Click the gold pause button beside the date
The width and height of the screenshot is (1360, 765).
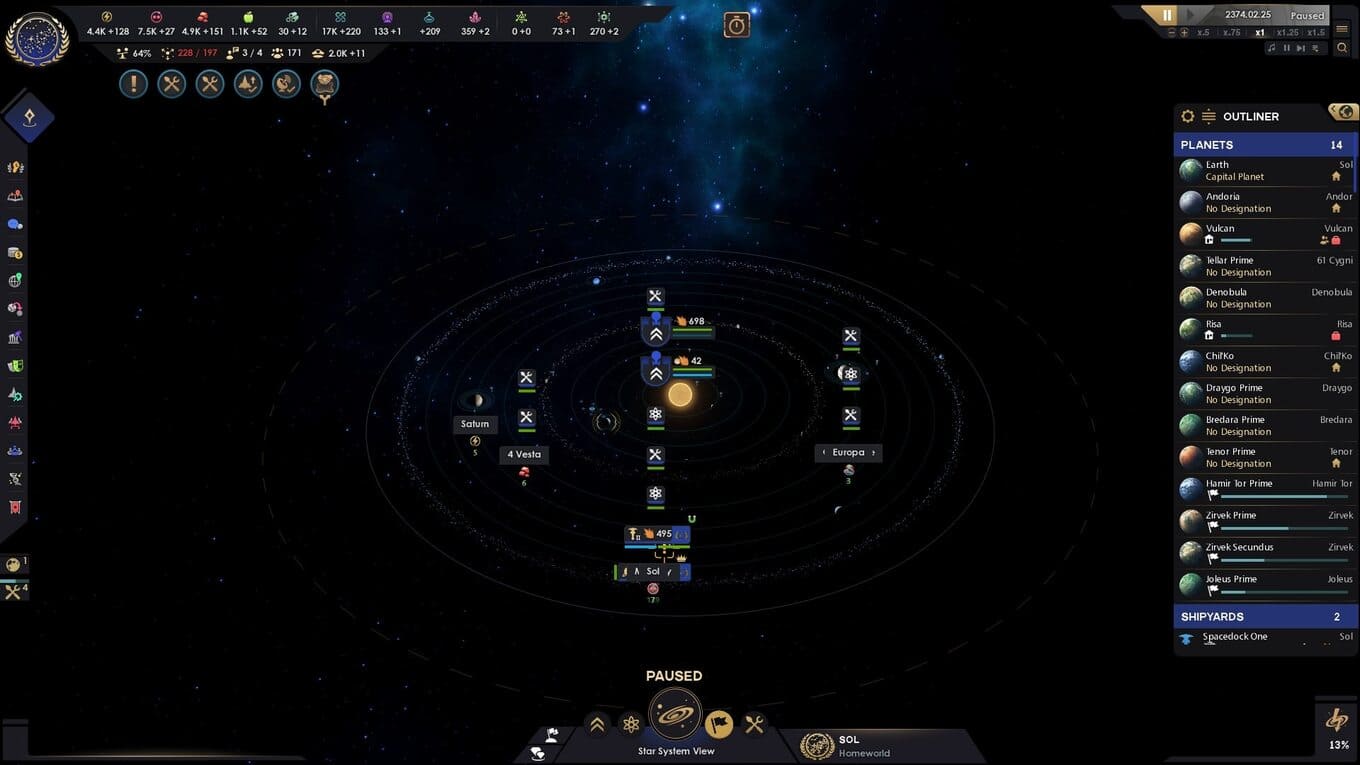(1166, 15)
